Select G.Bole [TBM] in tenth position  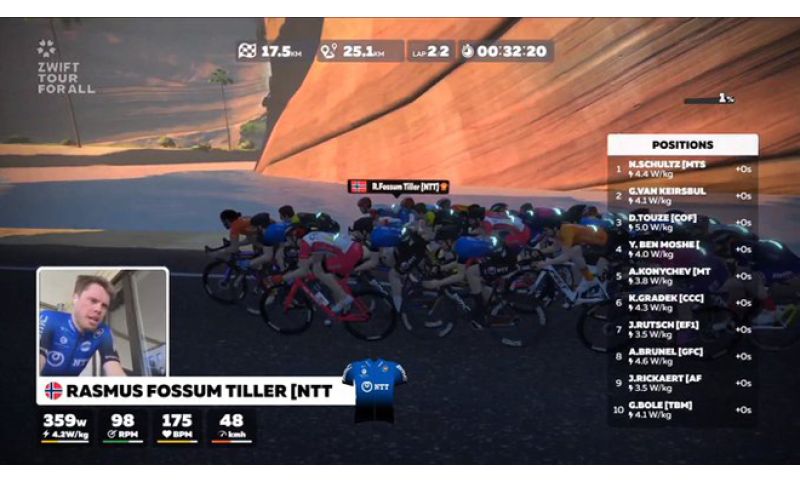[682, 409]
